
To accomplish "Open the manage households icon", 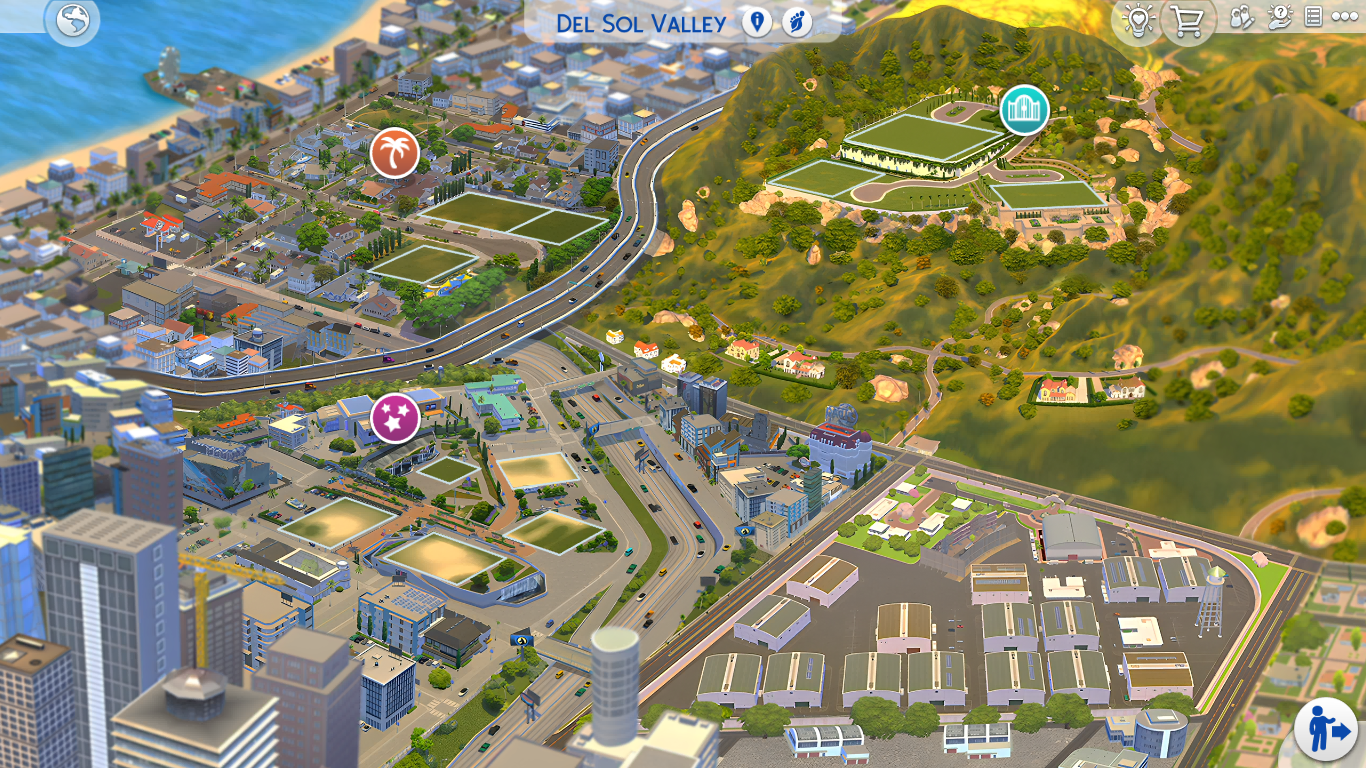I will pyautogui.click(x=1241, y=17).
